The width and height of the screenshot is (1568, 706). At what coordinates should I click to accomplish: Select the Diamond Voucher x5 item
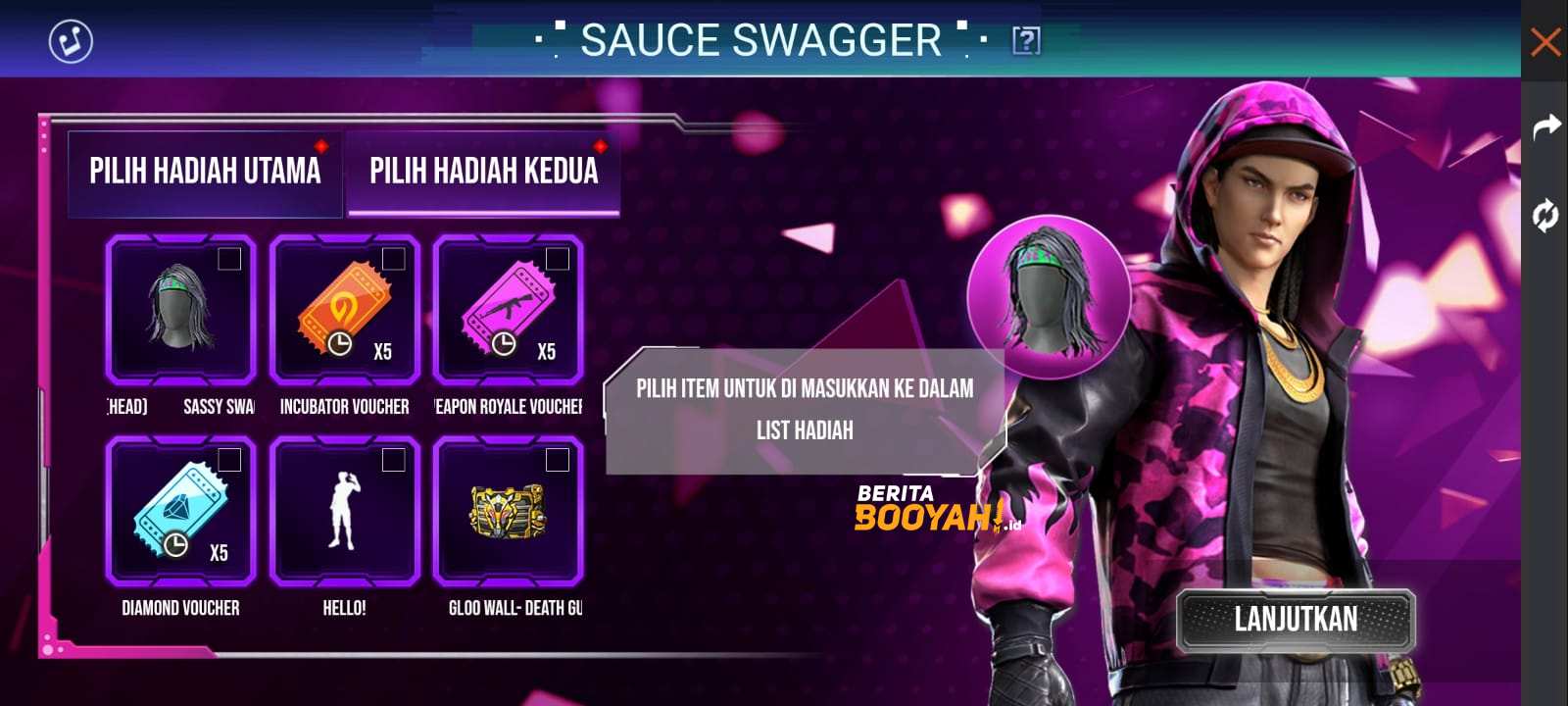pos(180,512)
